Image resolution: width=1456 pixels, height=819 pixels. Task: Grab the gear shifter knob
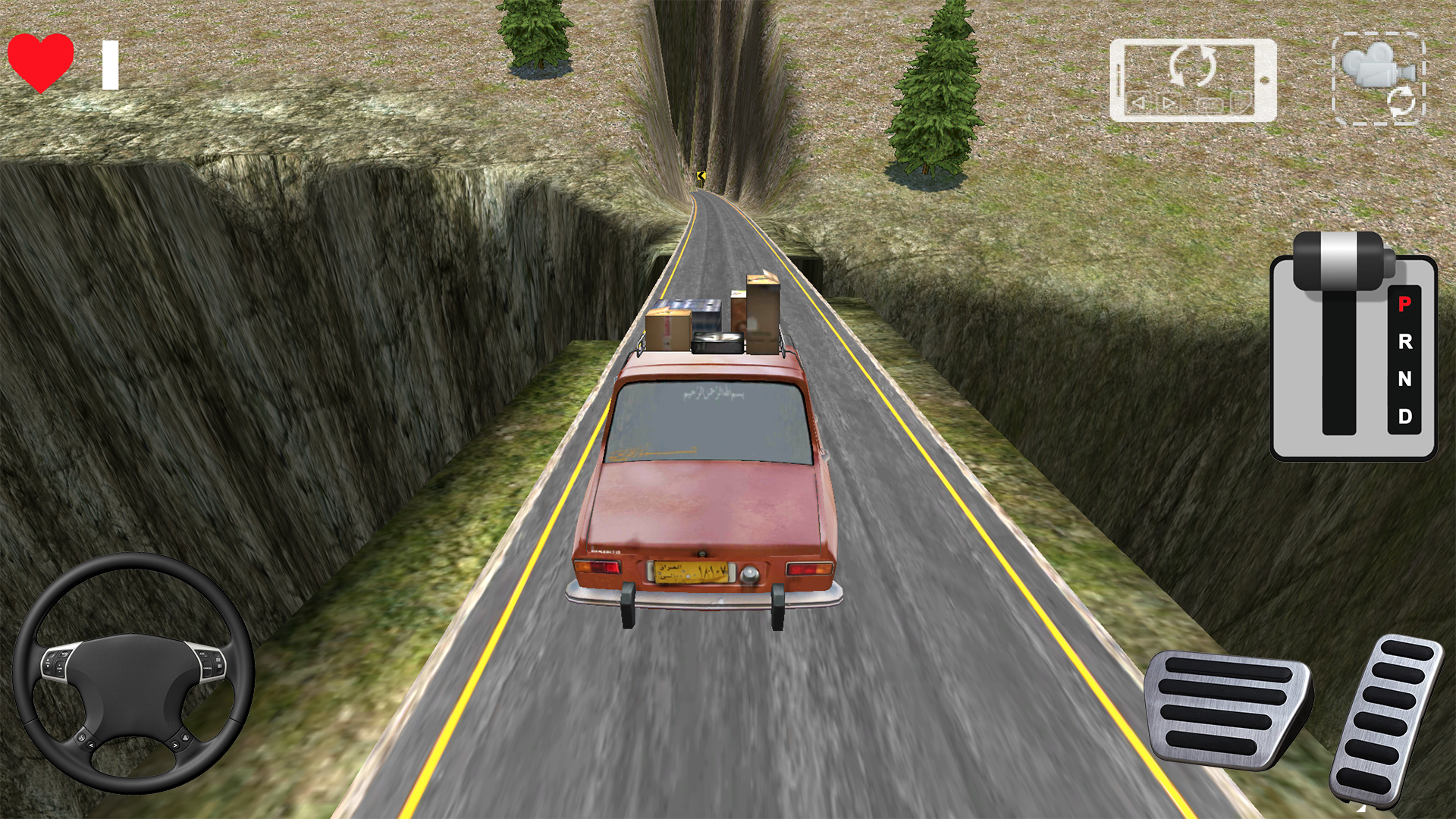(1338, 261)
